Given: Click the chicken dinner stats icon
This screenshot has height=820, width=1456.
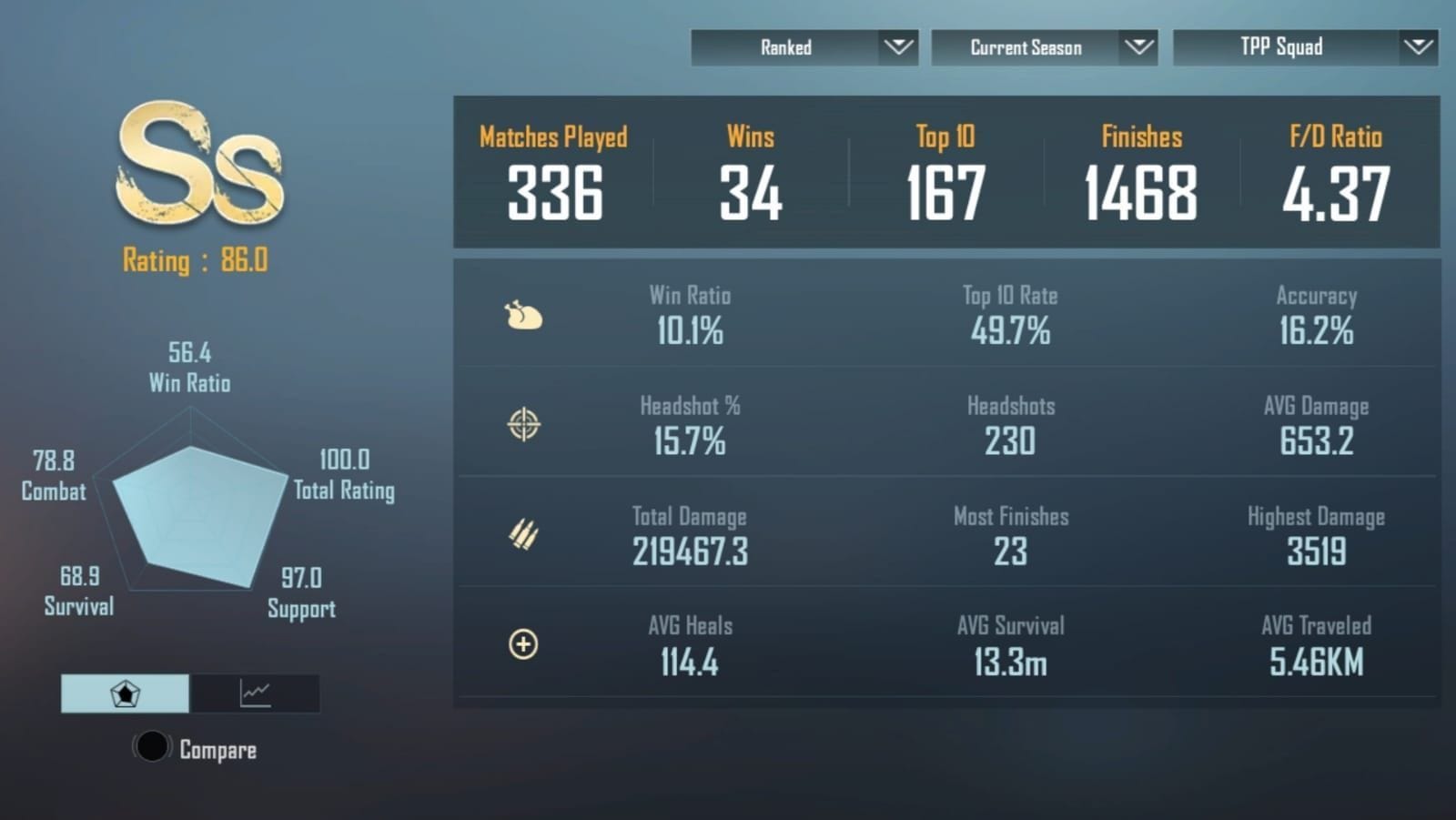Looking at the screenshot, I should pyautogui.click(x=523, y=316).
